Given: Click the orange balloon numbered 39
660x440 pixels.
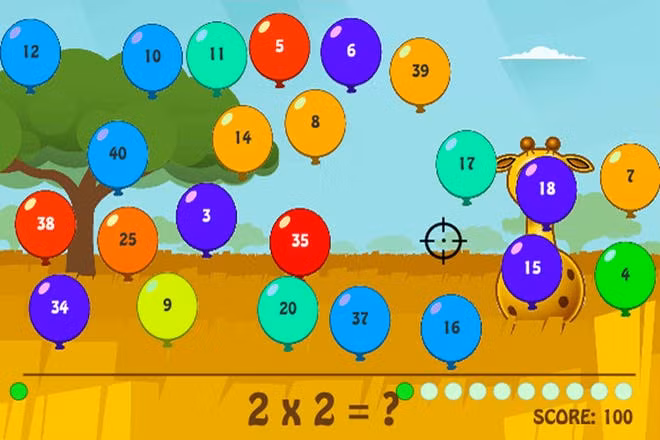Looking at the screenshot, I should click(x=420, y=71).
